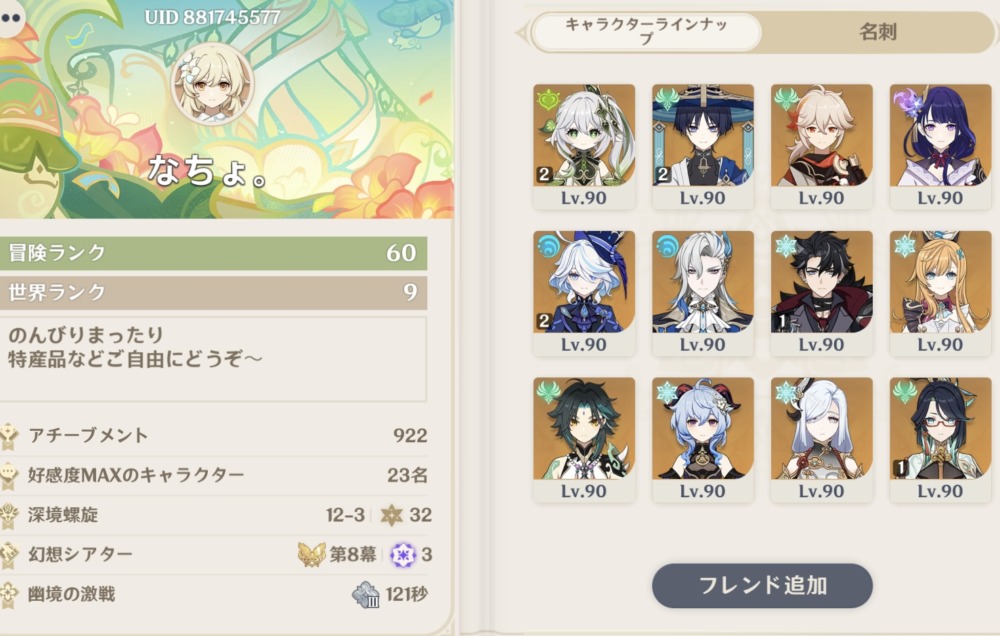Switch to the キャラクターラインナップ tab
Viewport: 1000px width, 636px height.
(x=645, y=32)
